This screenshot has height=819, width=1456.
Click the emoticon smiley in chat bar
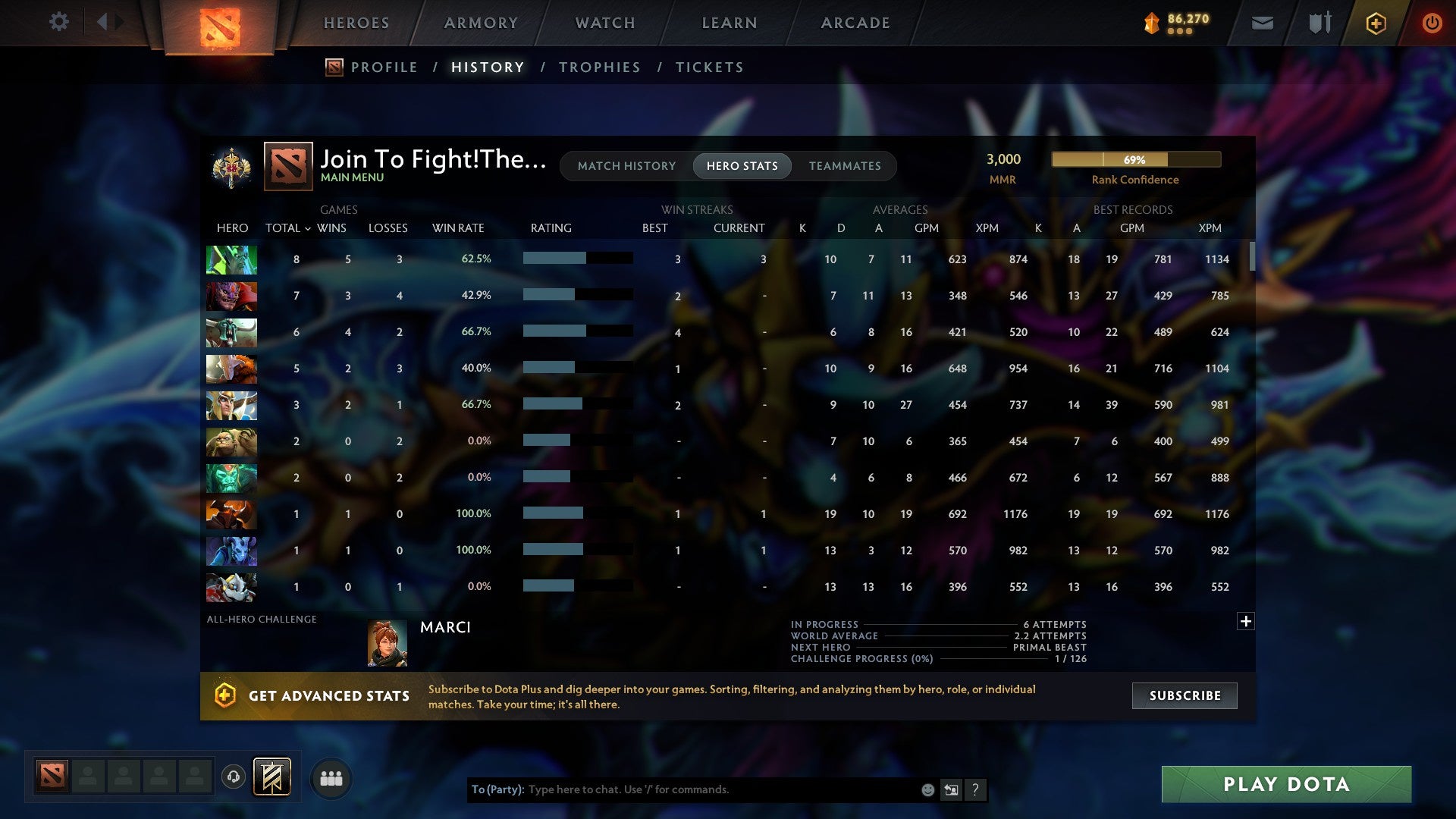(x=927, y=789)
